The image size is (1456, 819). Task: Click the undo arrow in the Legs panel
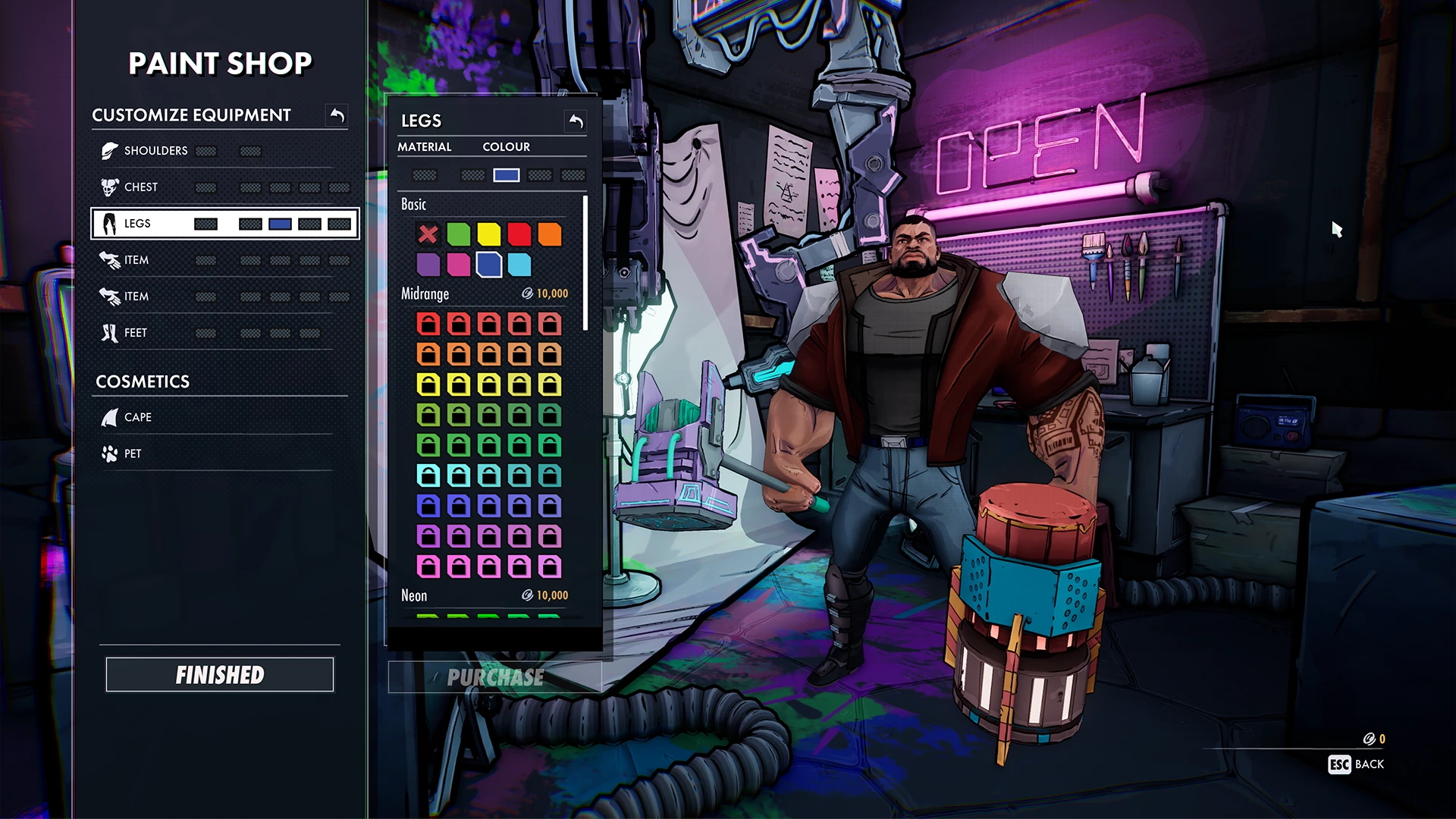click(x=574, y=120)
